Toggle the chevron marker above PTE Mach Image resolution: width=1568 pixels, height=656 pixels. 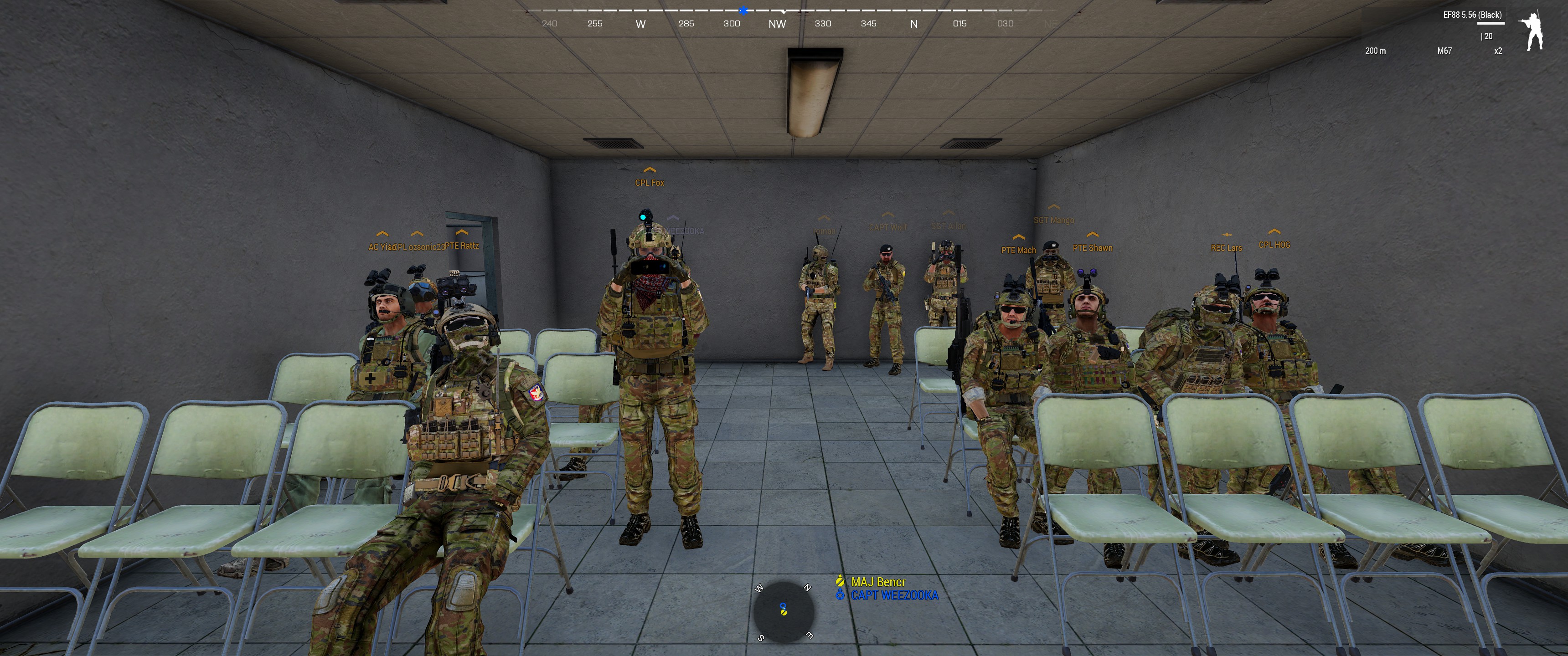coord(1020,237)
